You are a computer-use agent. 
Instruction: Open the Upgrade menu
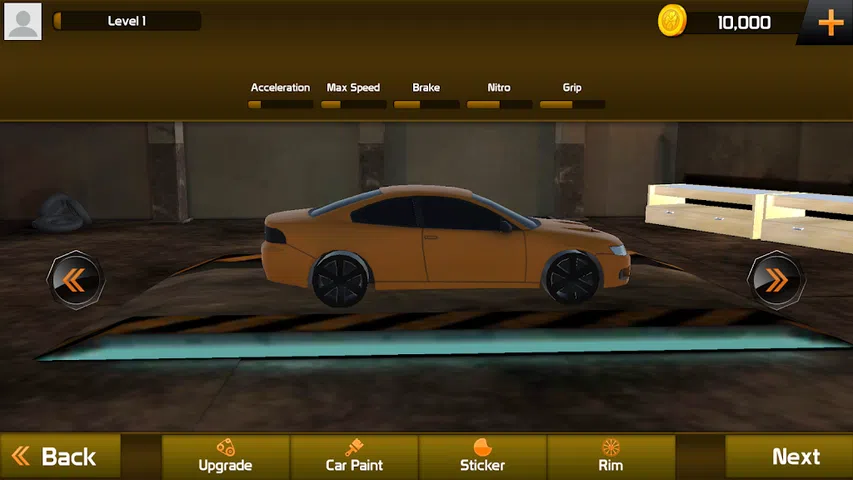[x=225, y=456]
